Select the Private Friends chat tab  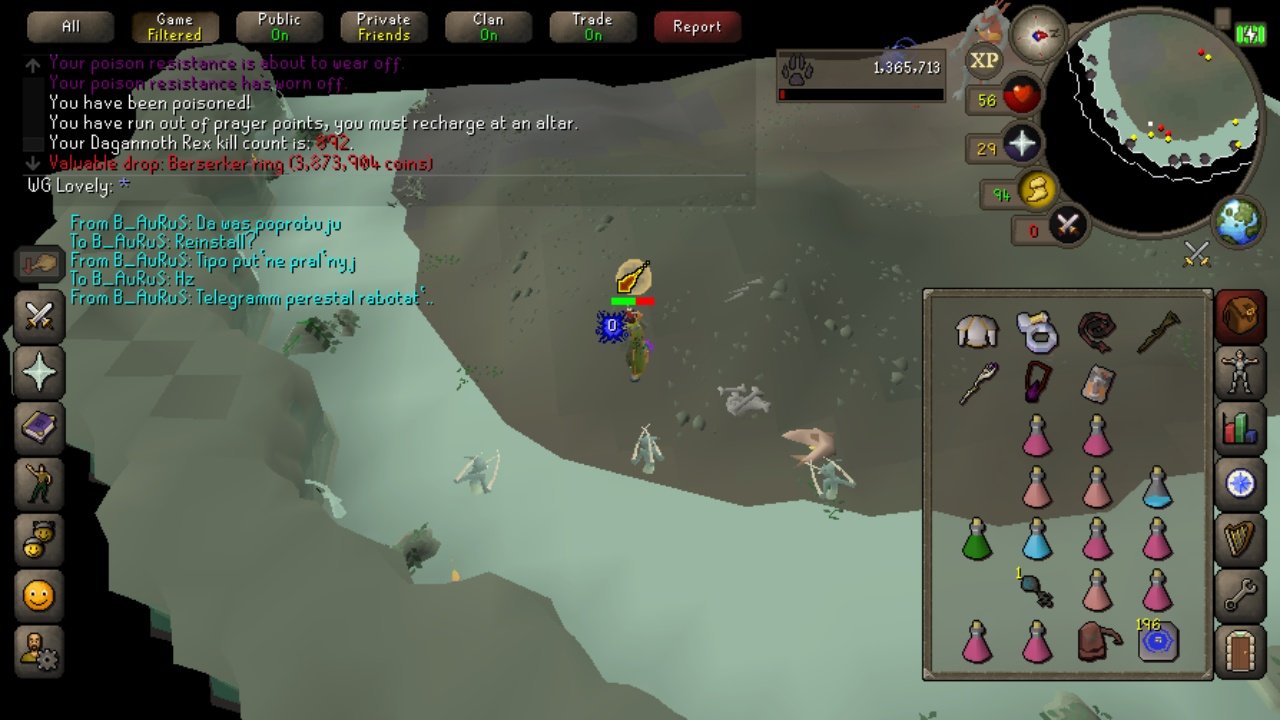tap(384, 27)
